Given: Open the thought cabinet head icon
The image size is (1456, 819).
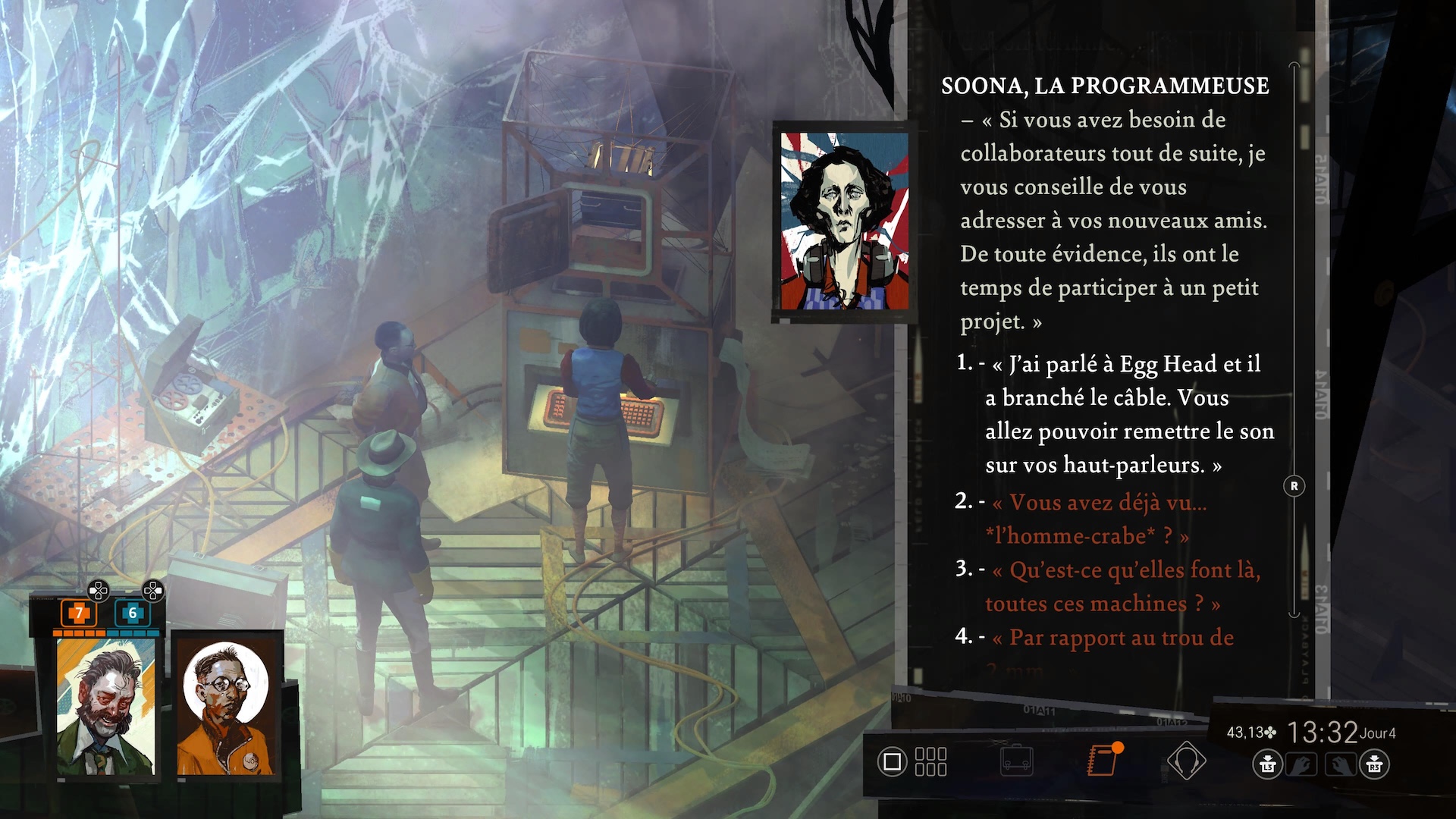Looking at the screenshot, I should 1186,761.
